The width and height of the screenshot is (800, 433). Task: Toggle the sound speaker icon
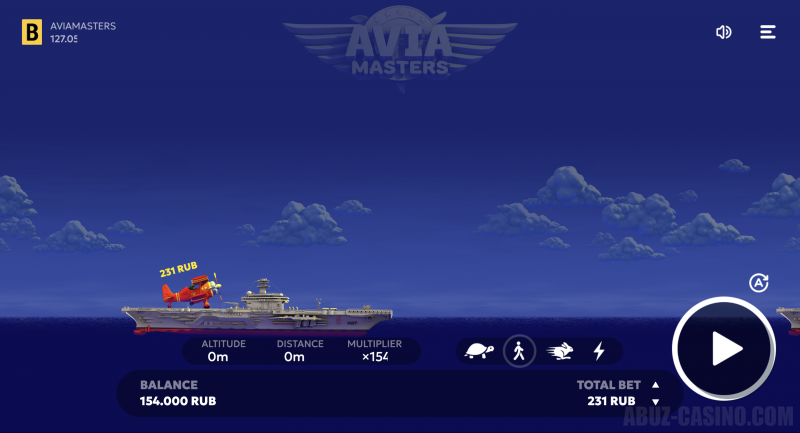724,32
